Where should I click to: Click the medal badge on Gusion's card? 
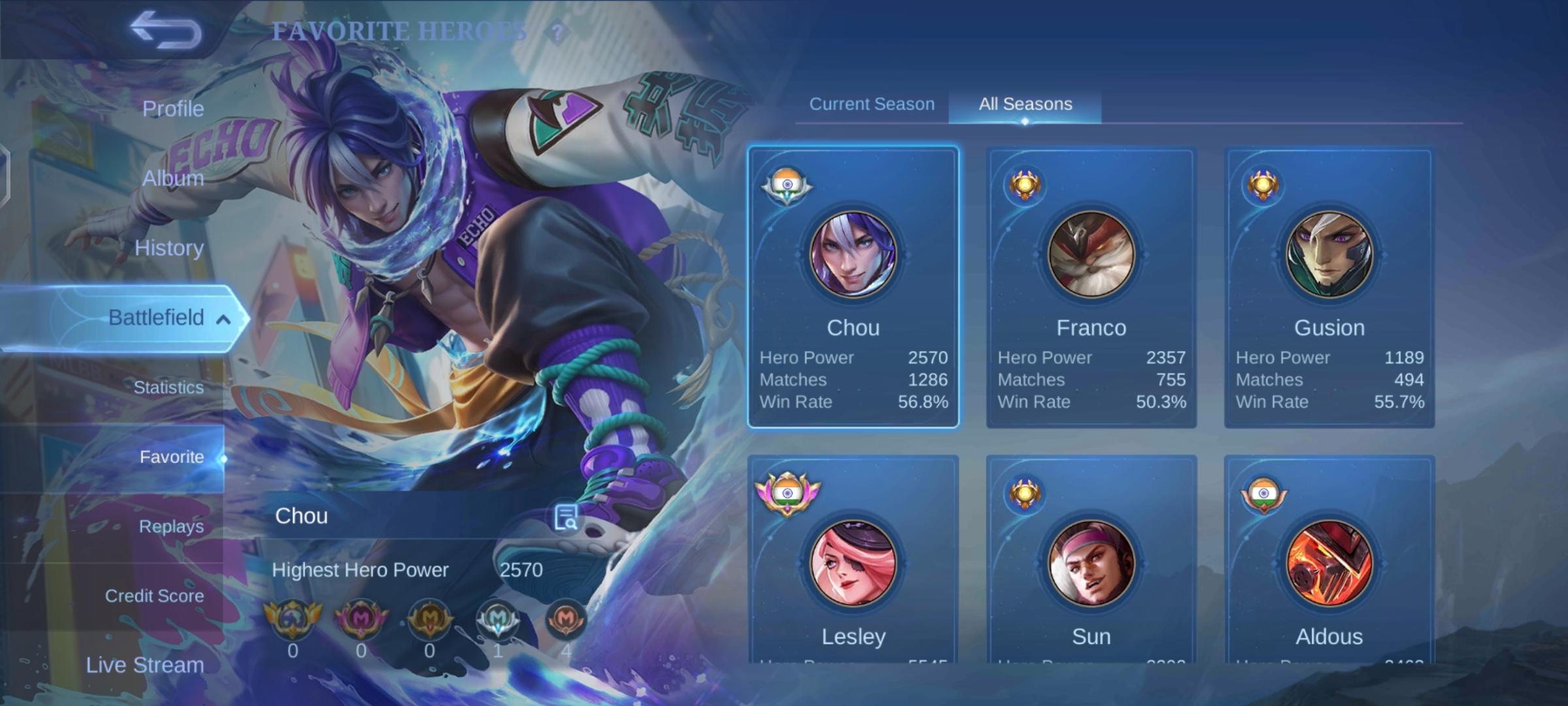(x=1262, y=184)
